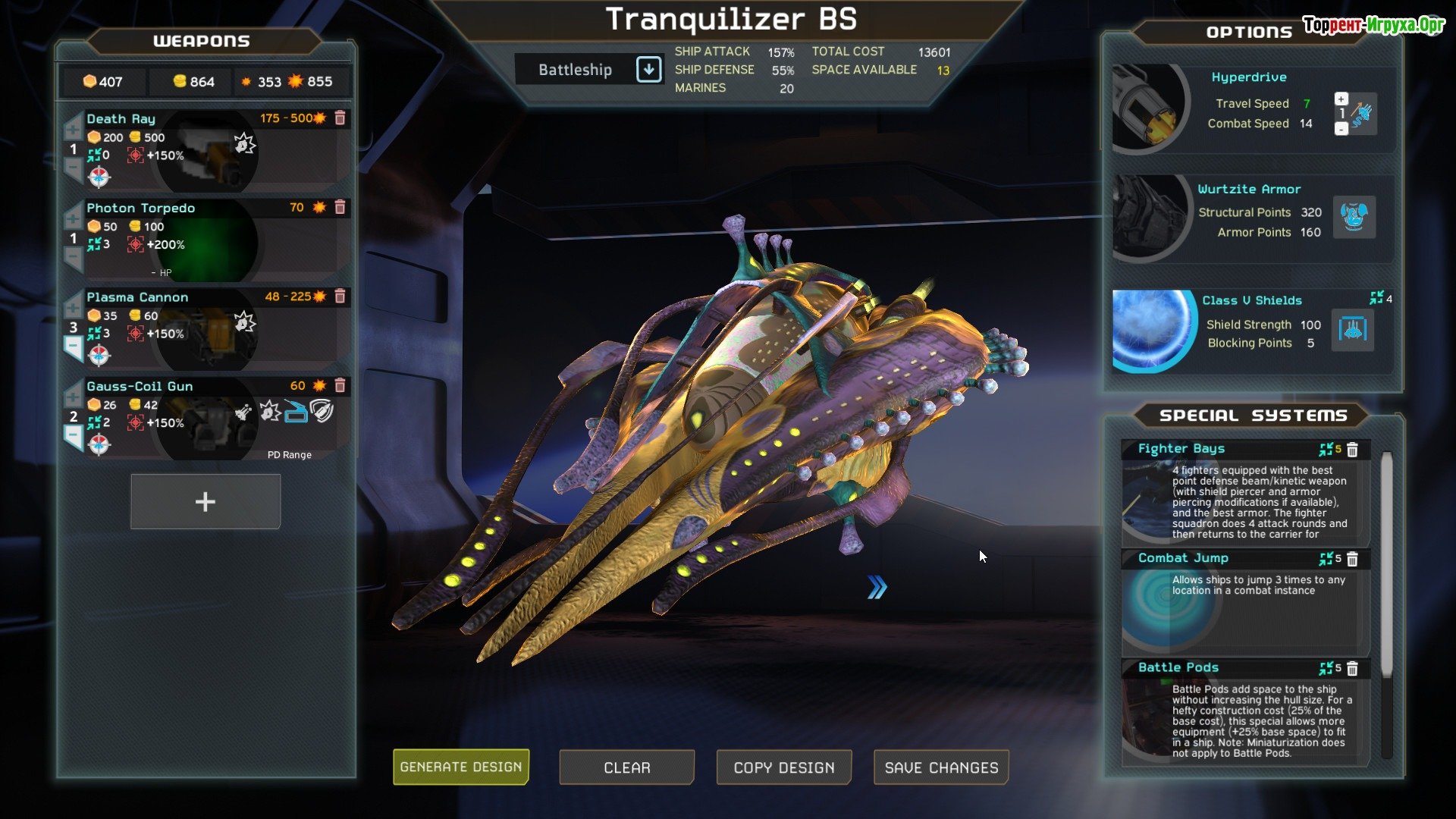Delete the Death Ray weapon
Image resolution: width=1456 pixels, height=819 pixels.
[x=340, y=118]
